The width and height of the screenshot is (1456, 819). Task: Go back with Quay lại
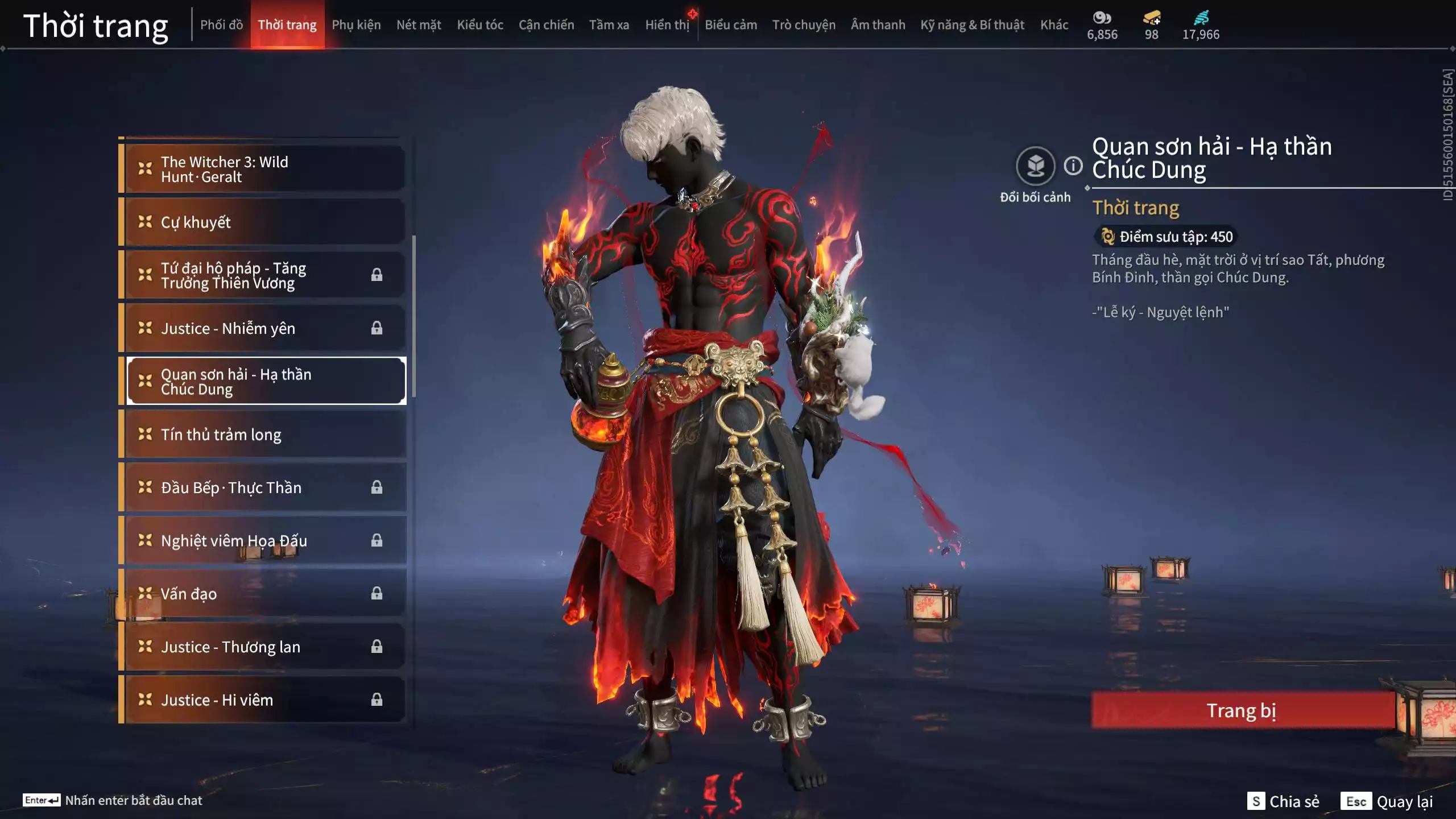coord(1387,801)
